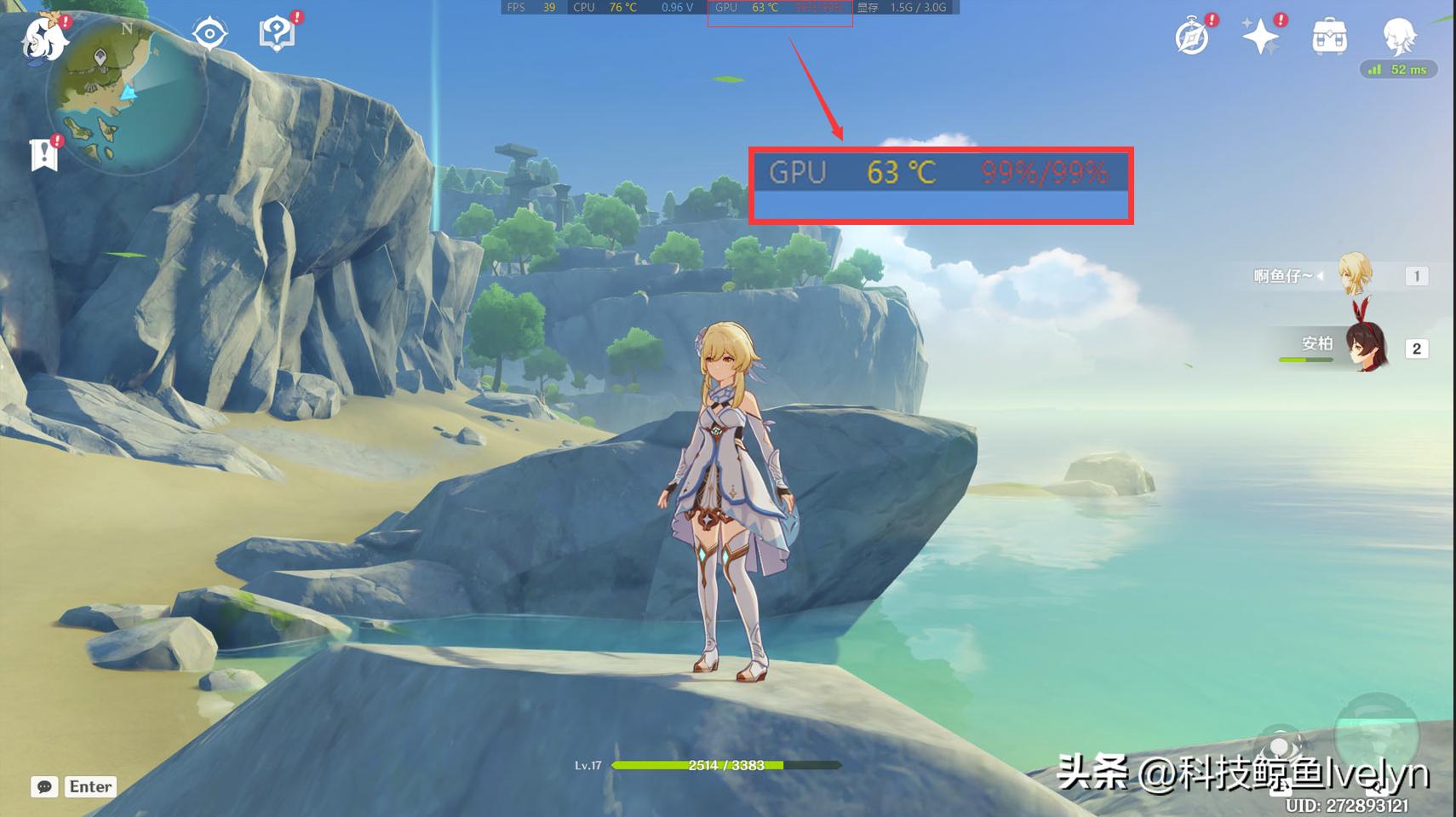Screen dimensions: 1456x817
Task: Open the character profile icon
Action: click(x=1399, y=36)
